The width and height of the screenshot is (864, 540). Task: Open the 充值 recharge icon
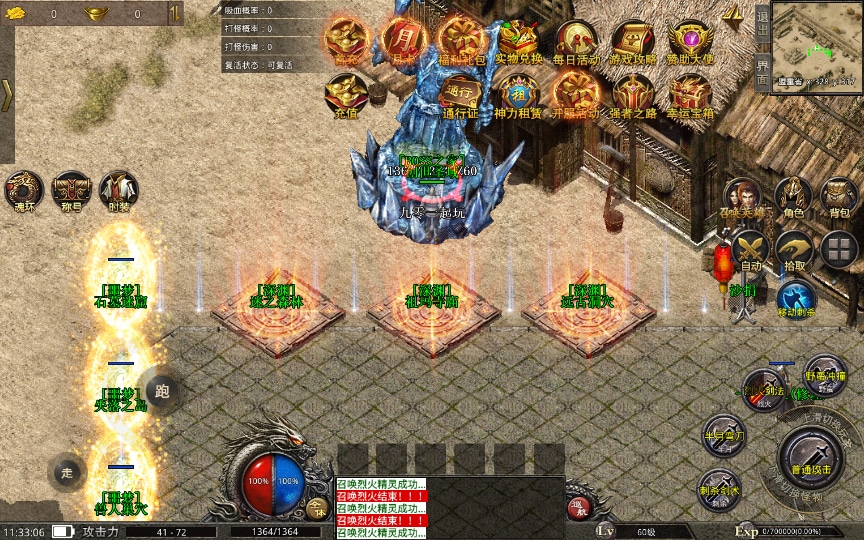click(344, 94)
